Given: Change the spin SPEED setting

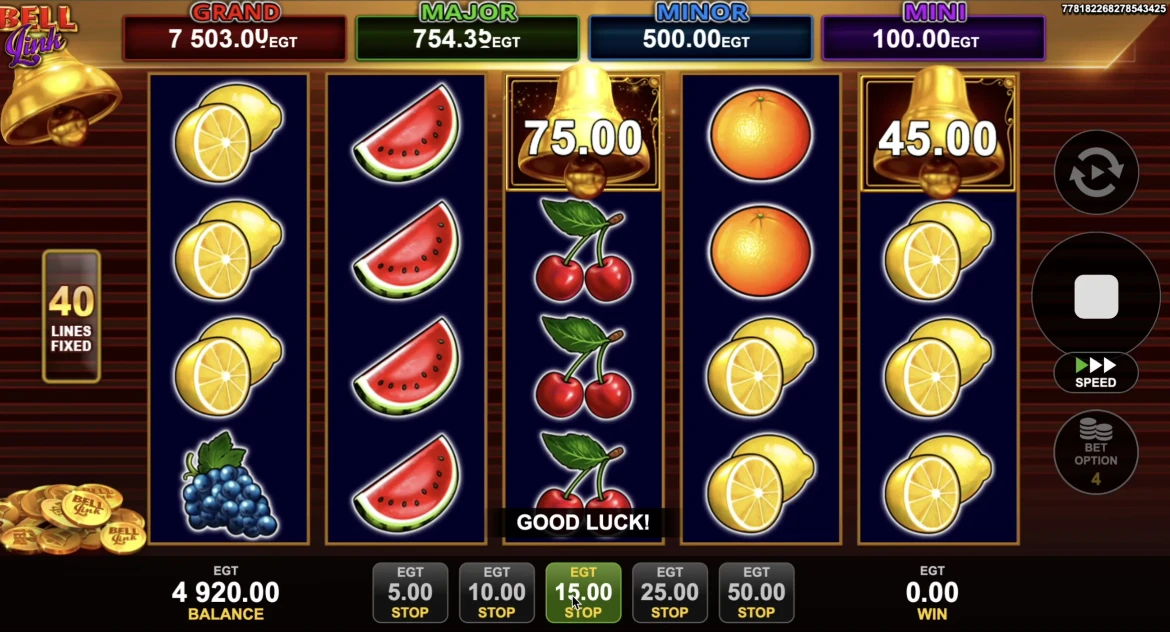Looking at the screenshot, I should tap(1096, 372).
